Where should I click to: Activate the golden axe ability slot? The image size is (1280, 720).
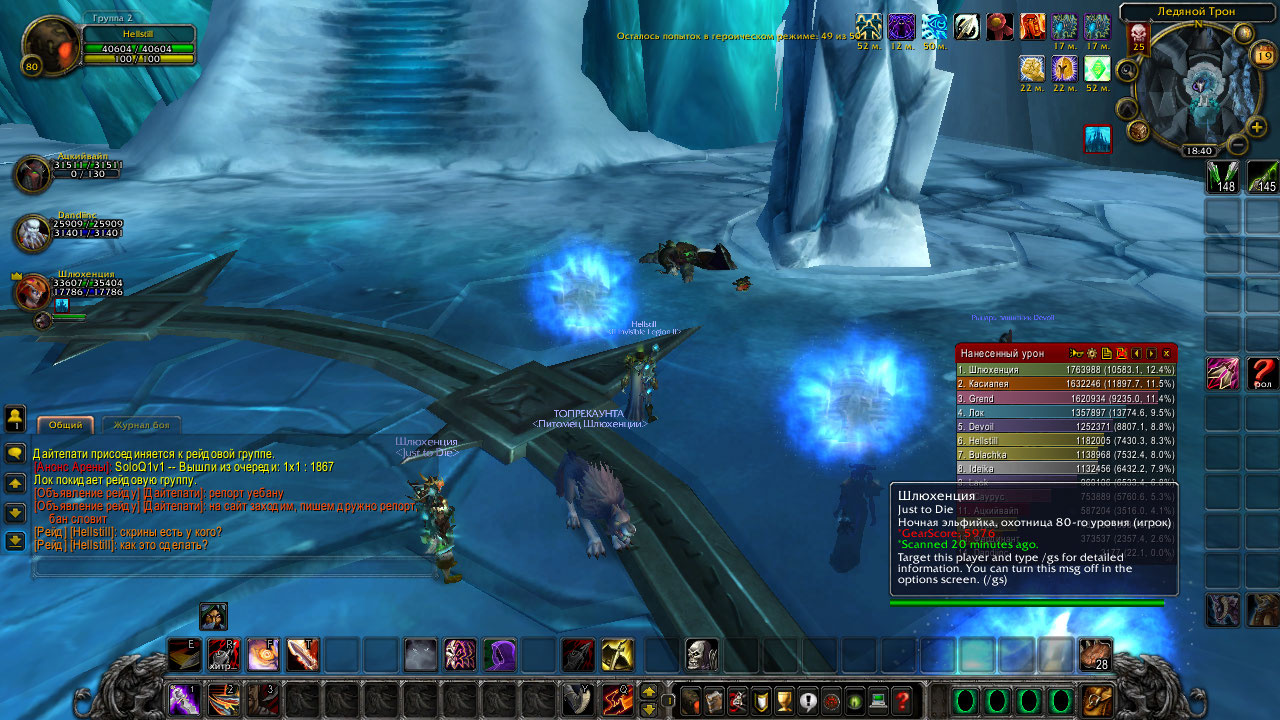(x=617, y=655)
